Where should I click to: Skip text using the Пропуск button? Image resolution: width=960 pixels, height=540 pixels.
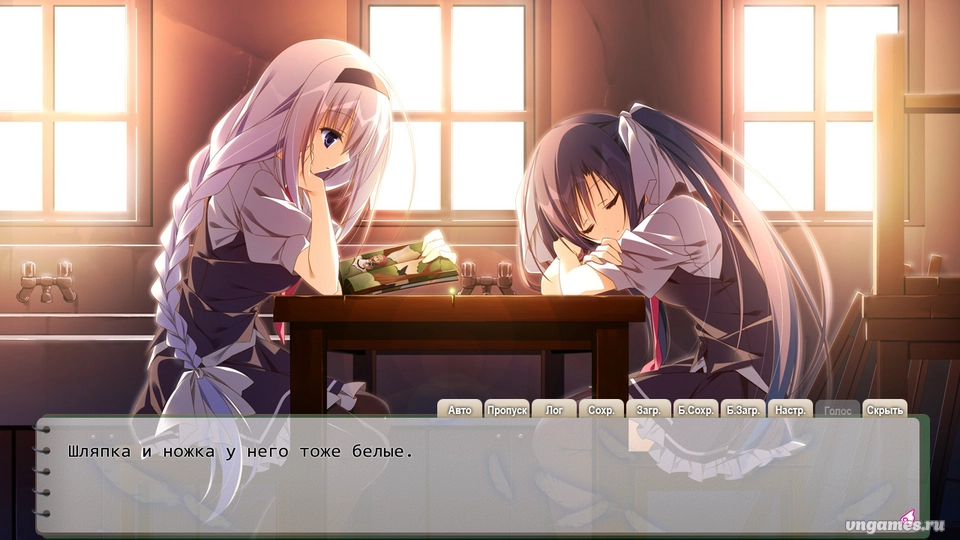[507, 410]
